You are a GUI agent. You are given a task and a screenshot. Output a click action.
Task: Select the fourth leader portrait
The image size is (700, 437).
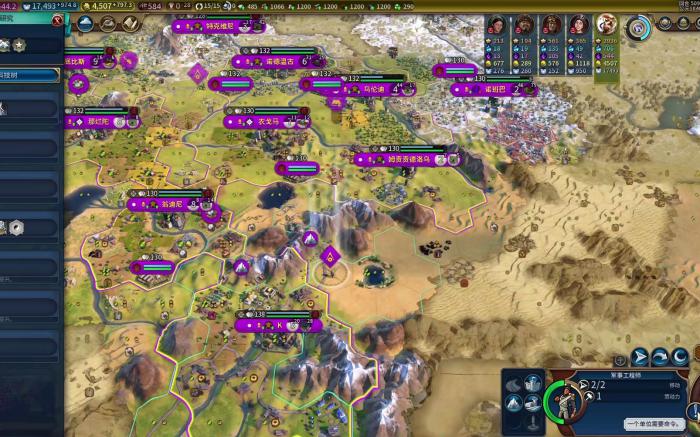pyautogui.click(x=579, y=25)
